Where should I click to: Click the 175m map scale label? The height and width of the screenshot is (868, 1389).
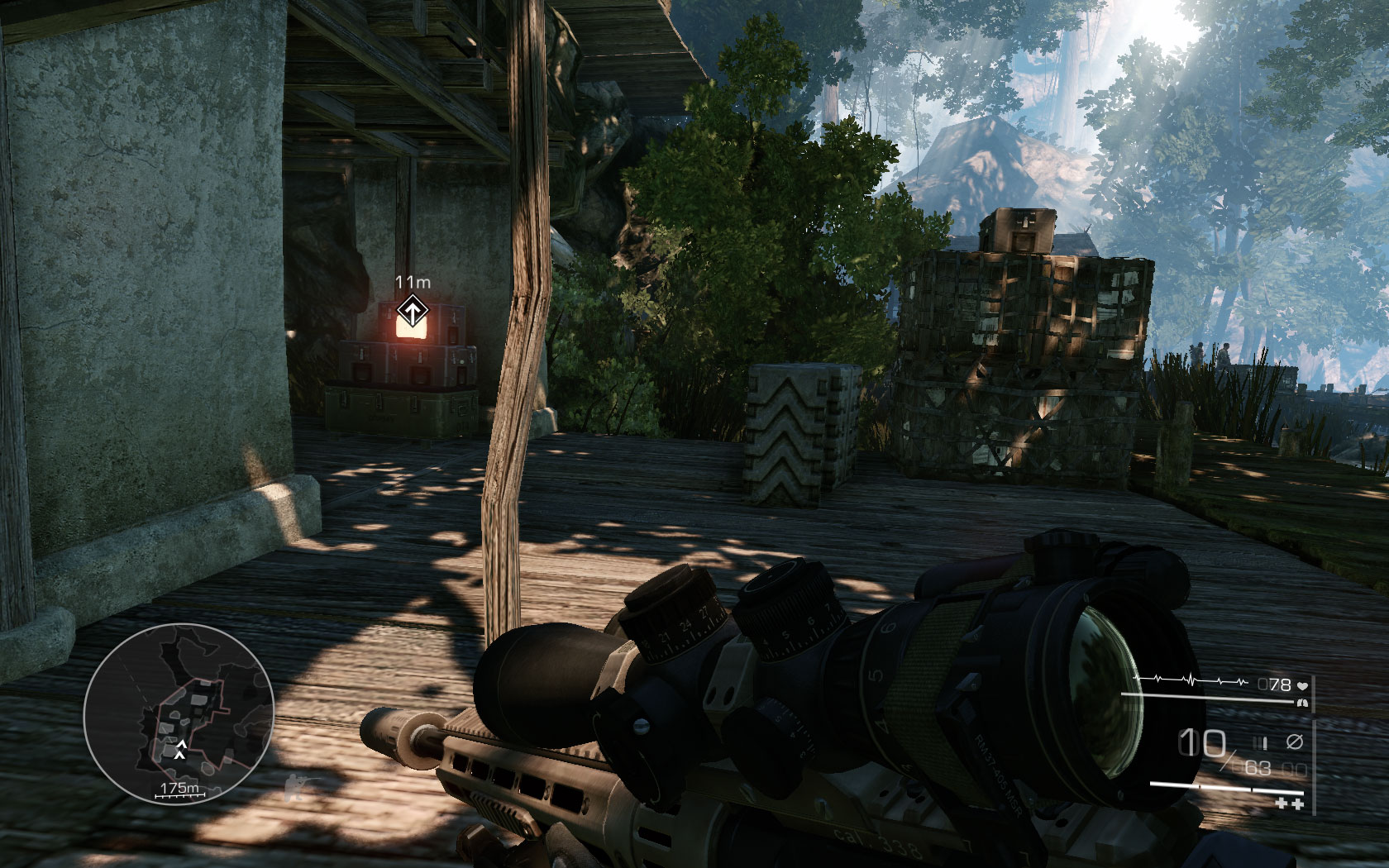179,788
